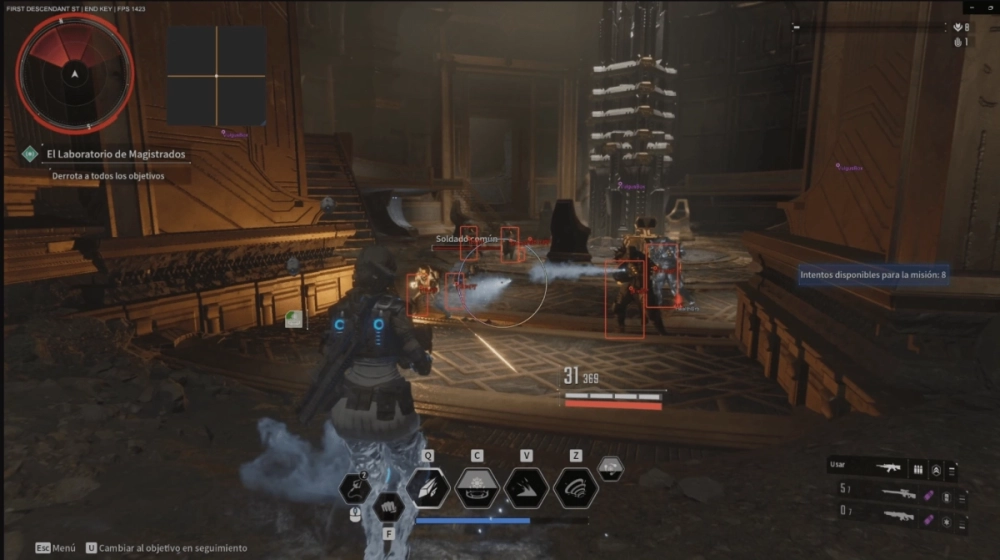Use the fist melee attack icon

[x=388, y=508]
